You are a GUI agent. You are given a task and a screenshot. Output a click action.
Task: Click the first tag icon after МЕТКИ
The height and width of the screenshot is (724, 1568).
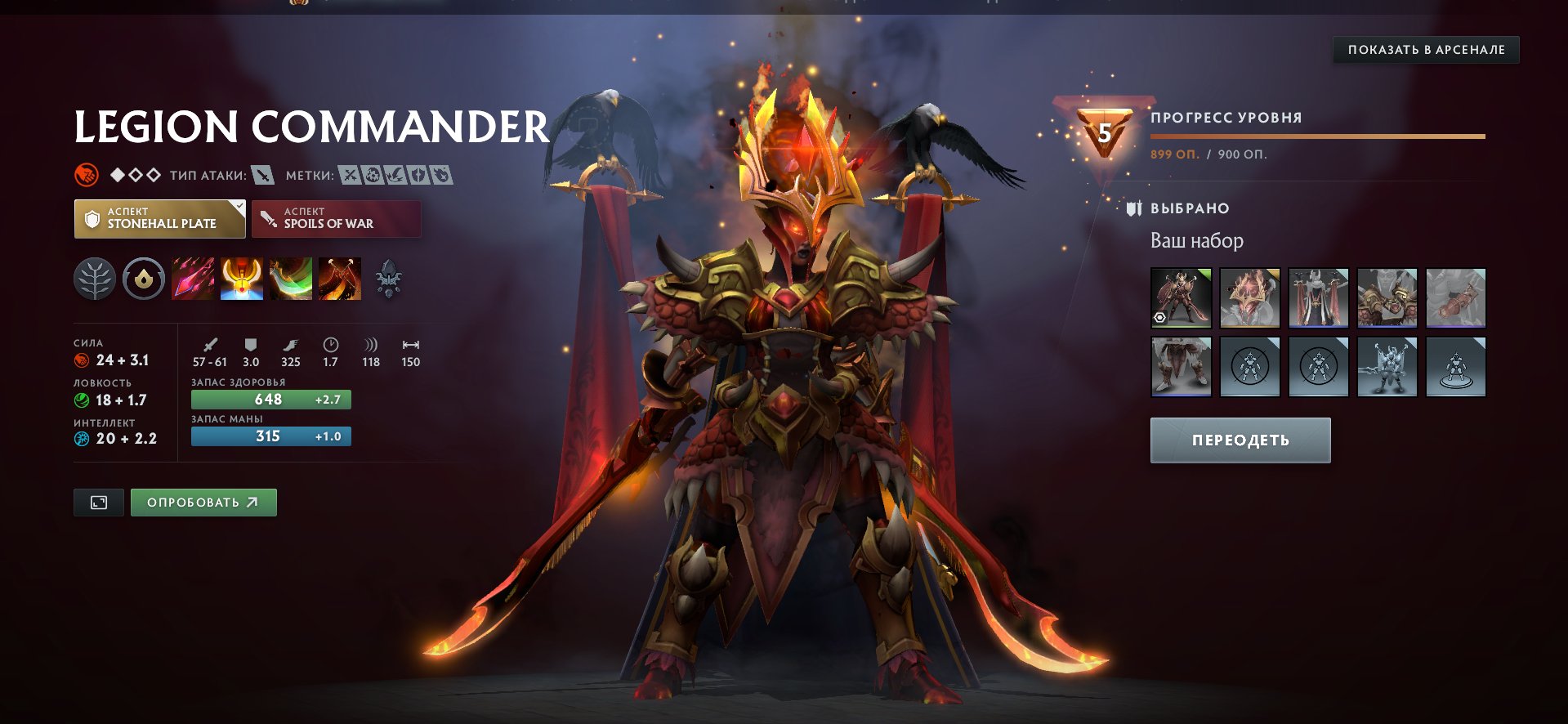[x=349, y=174]
